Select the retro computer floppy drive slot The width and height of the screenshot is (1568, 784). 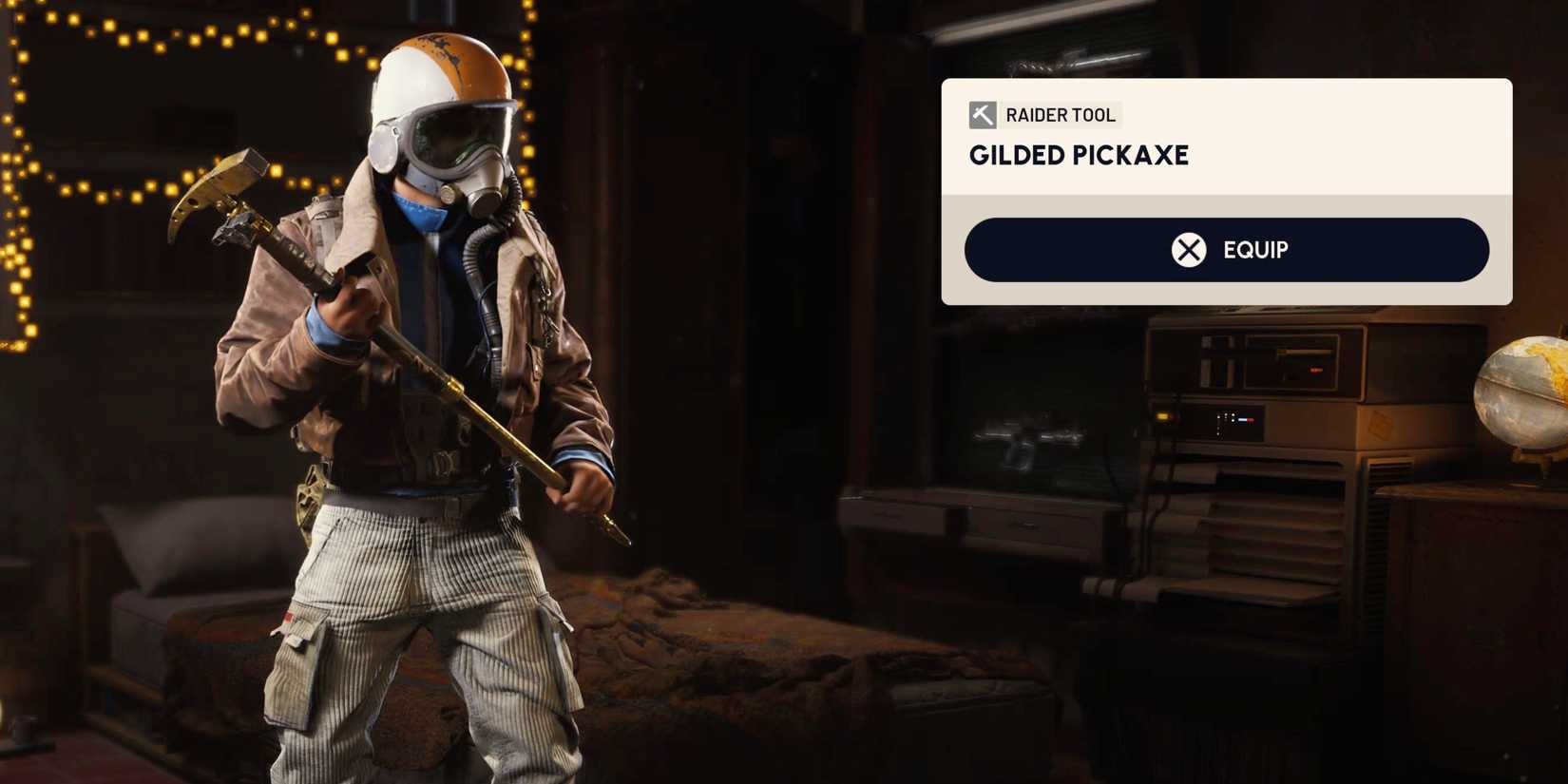point(1304,354)
